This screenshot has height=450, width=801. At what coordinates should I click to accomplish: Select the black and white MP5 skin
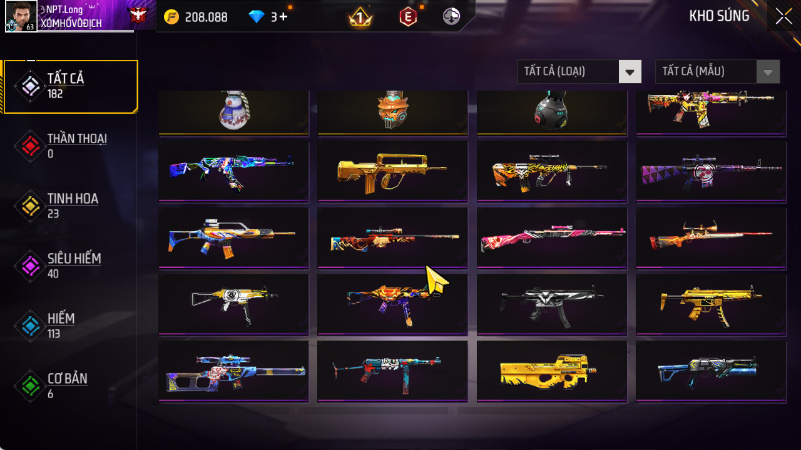tap(551, 304)
